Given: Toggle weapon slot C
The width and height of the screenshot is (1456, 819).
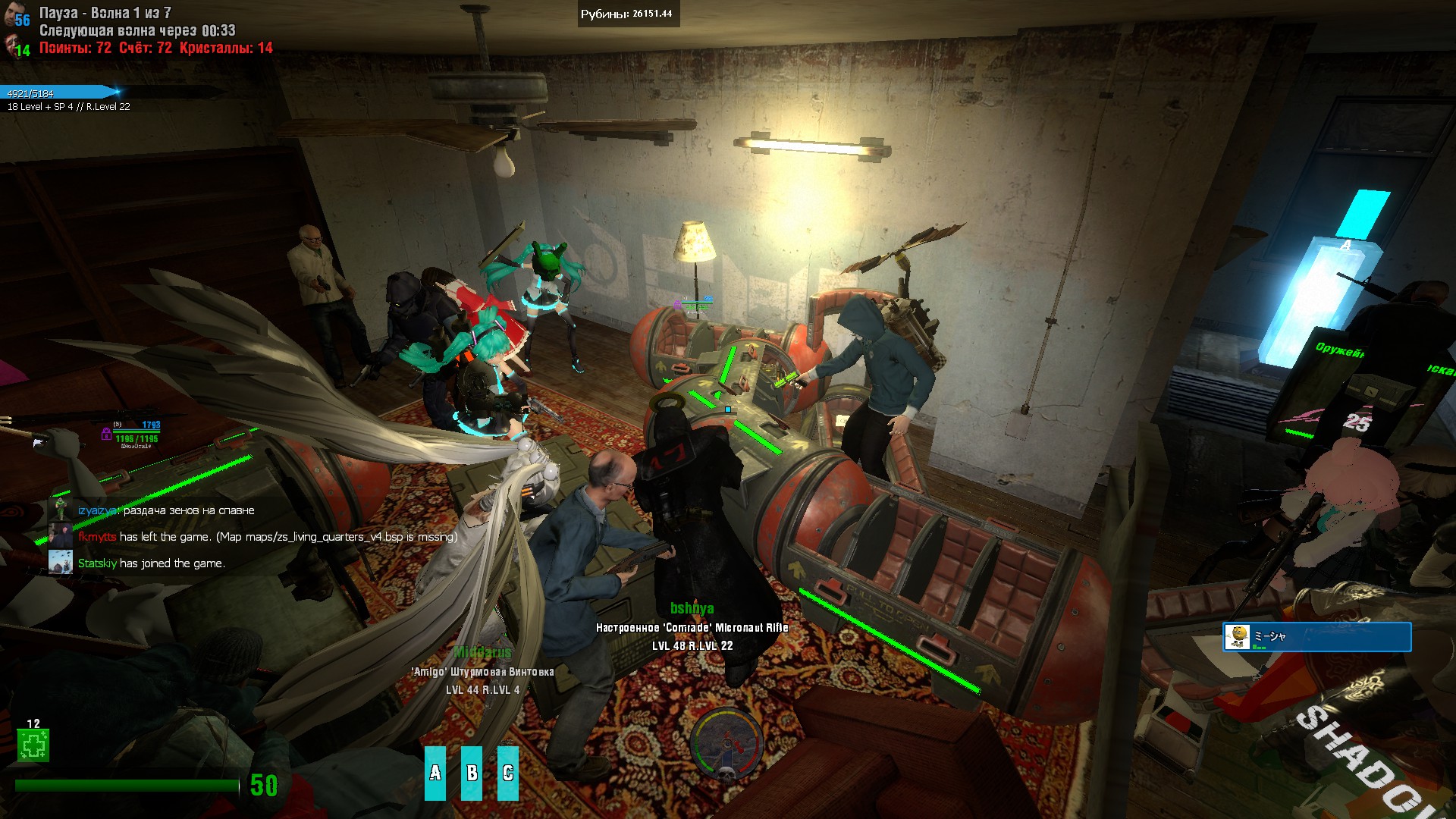Looking at the screenshot, I should pos(509,770).
